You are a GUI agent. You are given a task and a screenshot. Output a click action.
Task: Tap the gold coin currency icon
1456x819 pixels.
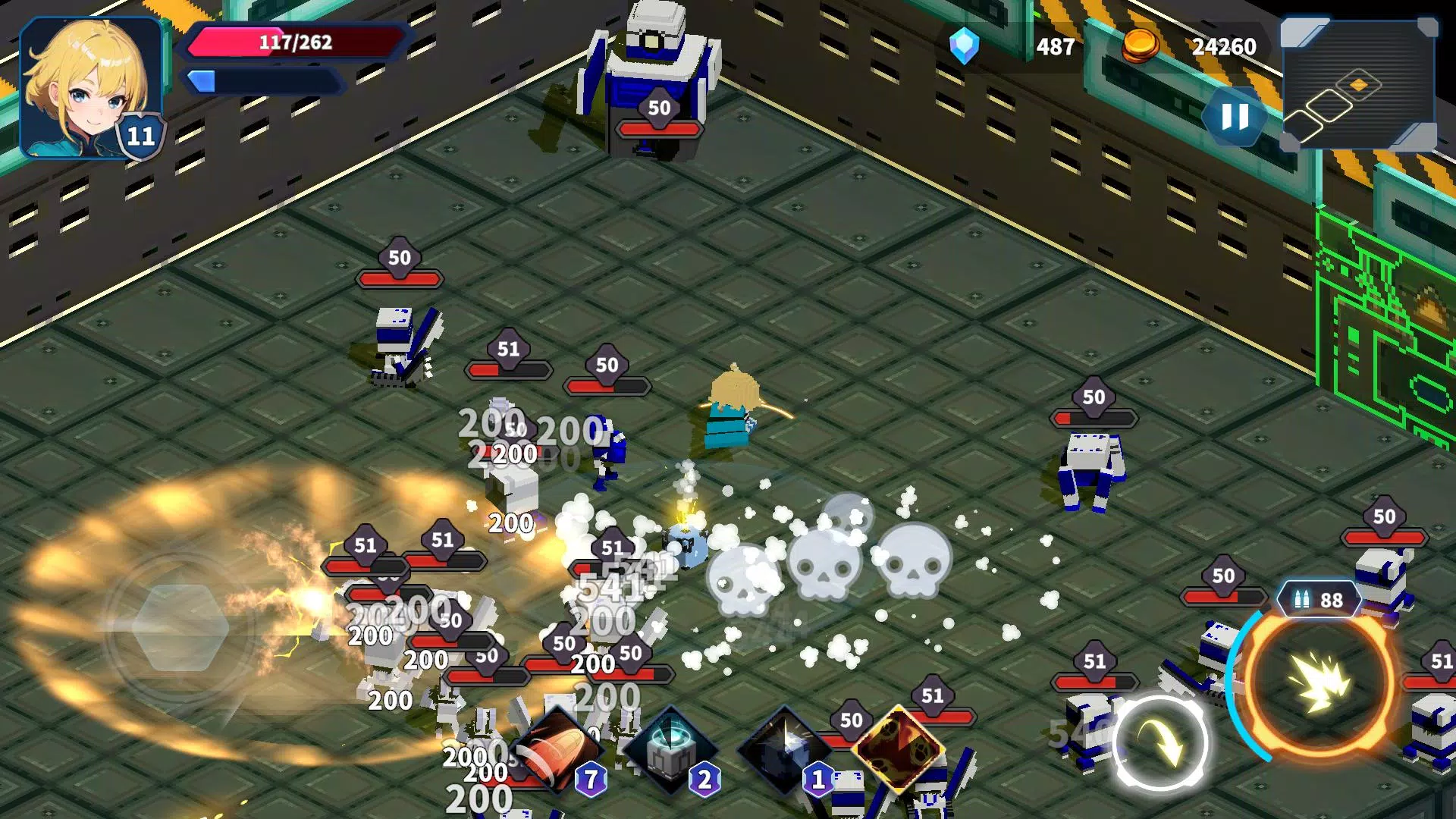[1140, 45]
